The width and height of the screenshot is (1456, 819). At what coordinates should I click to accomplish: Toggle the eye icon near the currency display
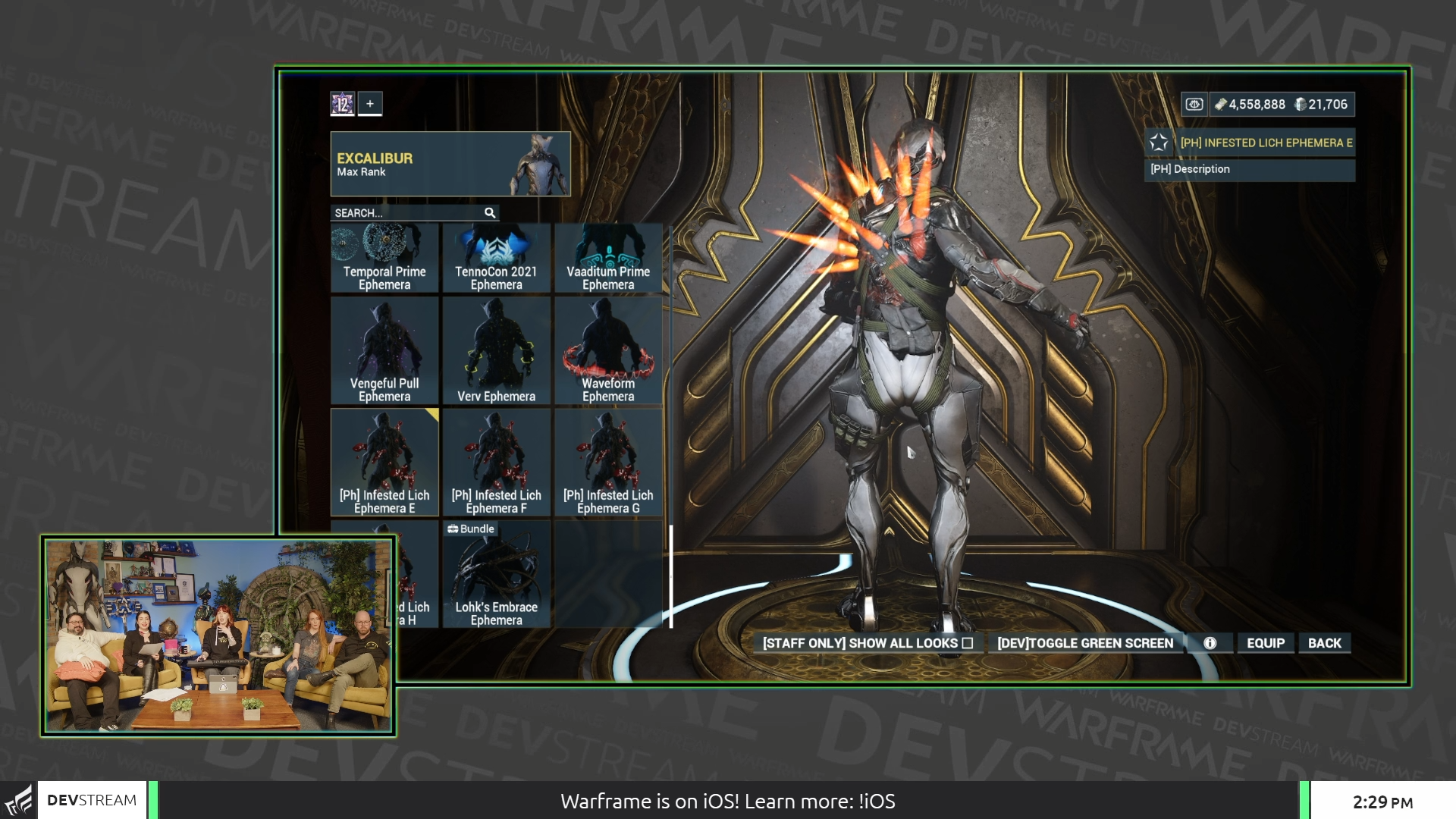click(x=1194, y=104)
